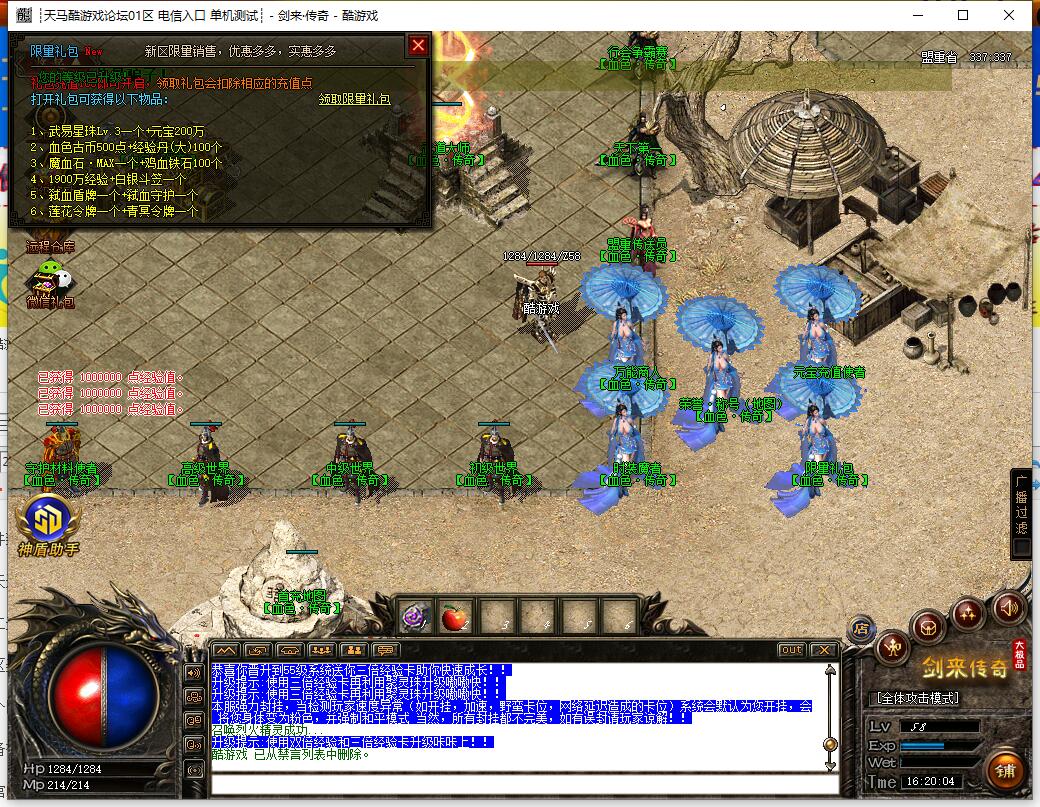
Task: Maximize the game window
Action: coord(963,15)
